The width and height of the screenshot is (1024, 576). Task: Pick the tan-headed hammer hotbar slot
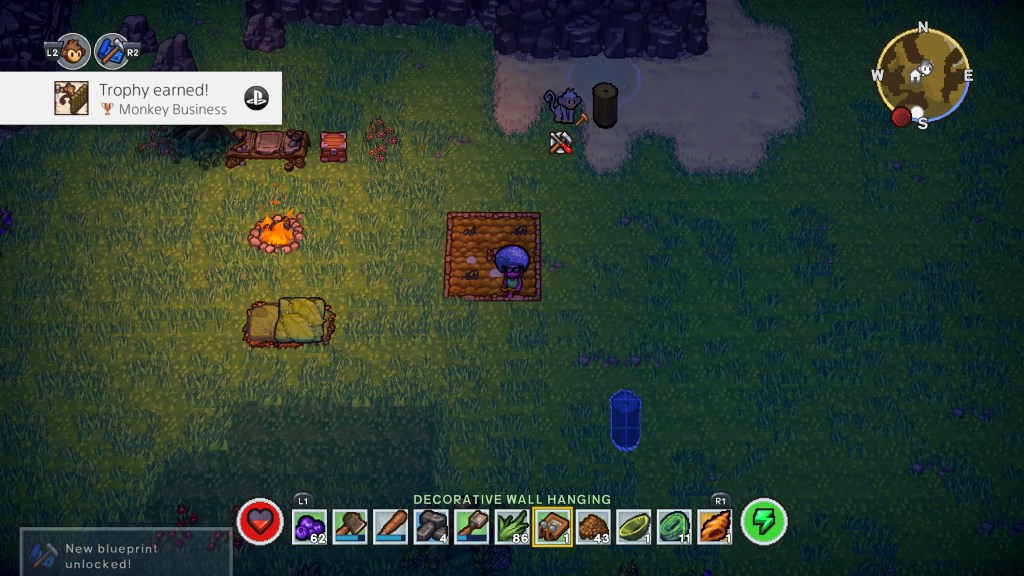tap(472, 525)
